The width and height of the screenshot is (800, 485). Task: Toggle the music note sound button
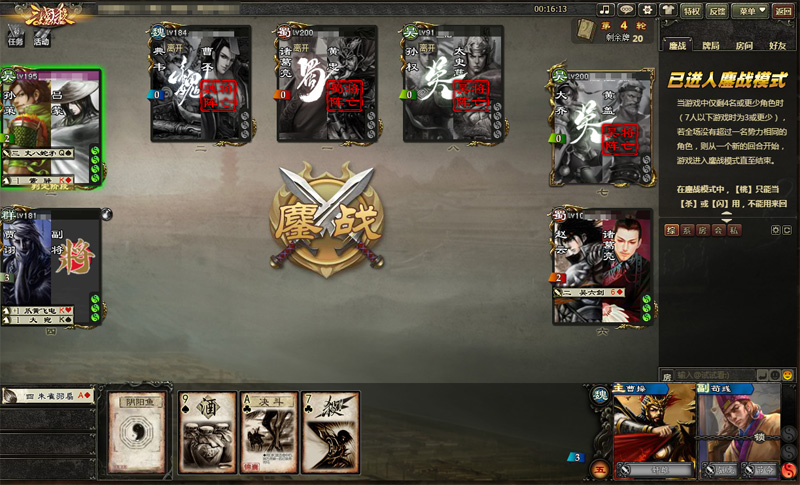pos(604,10)
